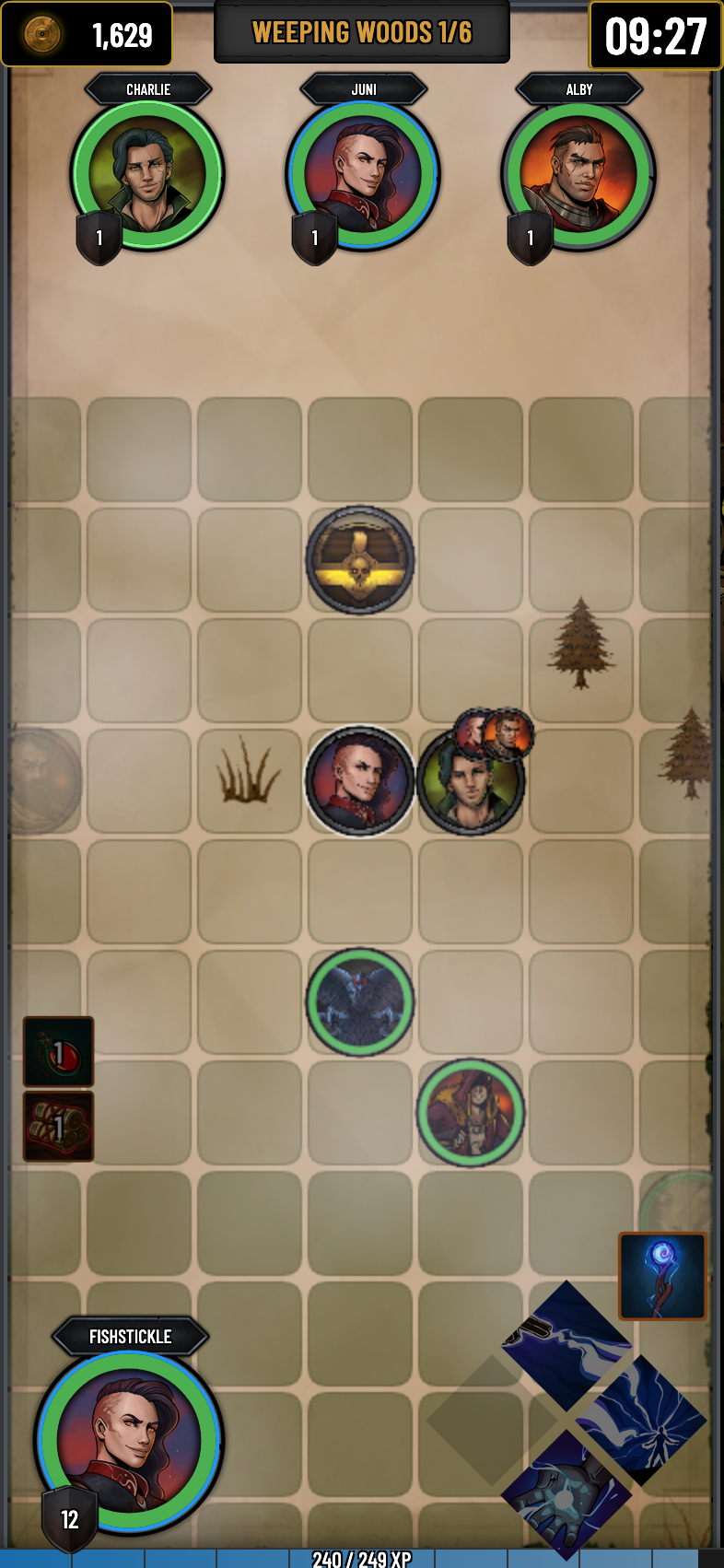Screen dimensions: 724x1568
Task: Activate the open hand spark ability
Action: point(566,1494)
